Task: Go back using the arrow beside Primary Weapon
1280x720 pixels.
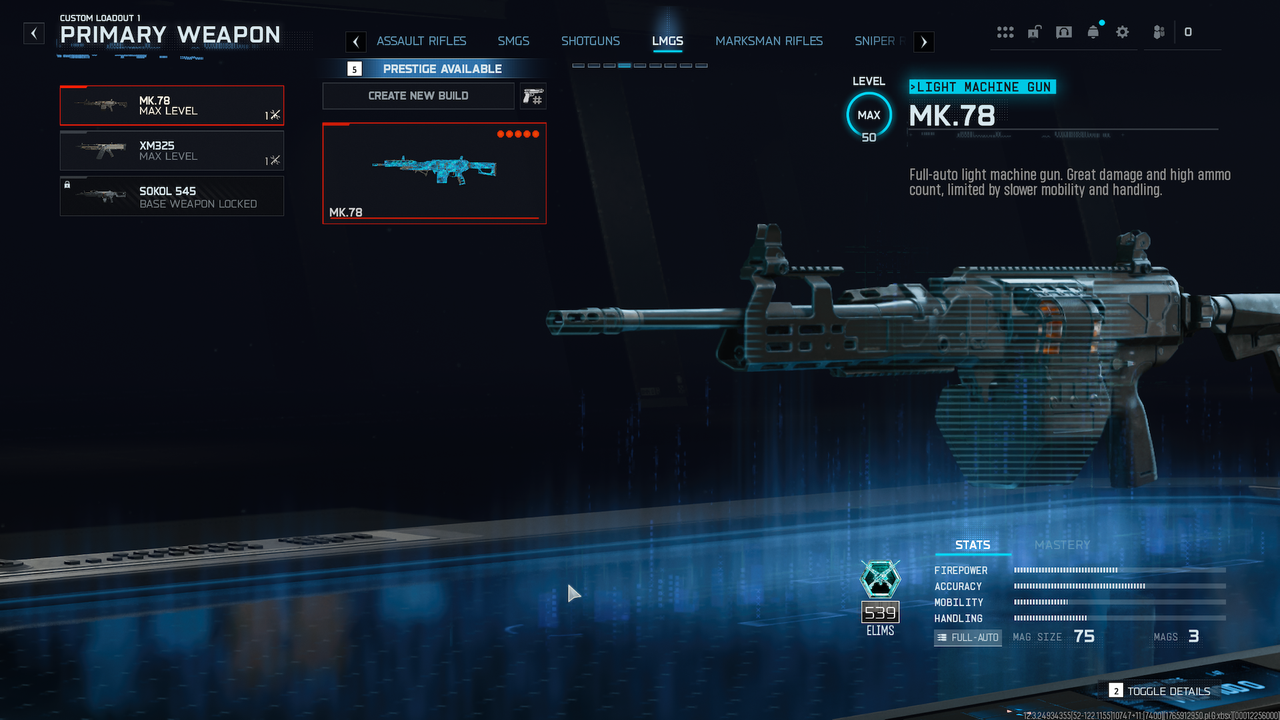Action: click(x=35, y=34)
